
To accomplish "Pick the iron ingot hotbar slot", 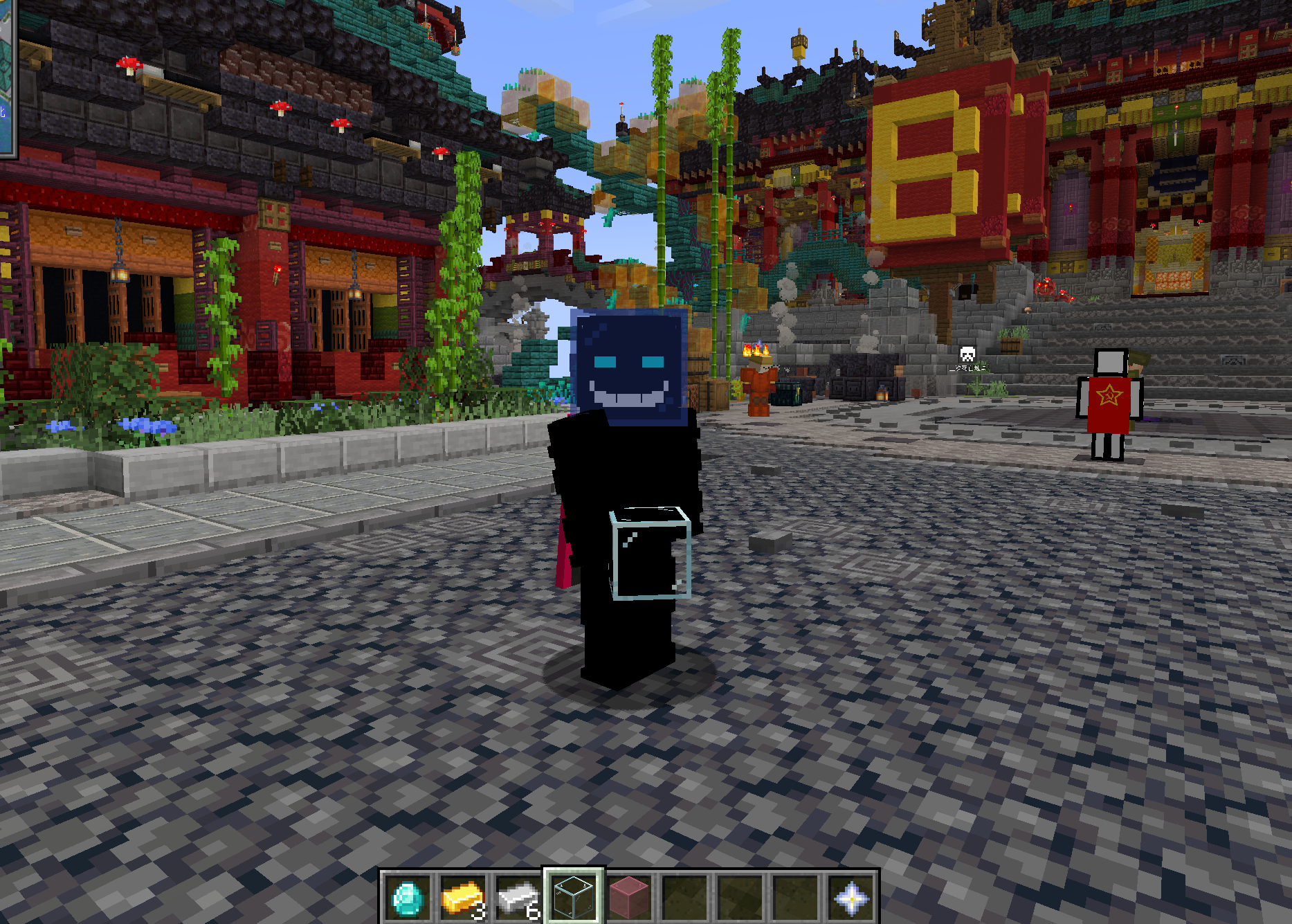I will tap(518, 898).
